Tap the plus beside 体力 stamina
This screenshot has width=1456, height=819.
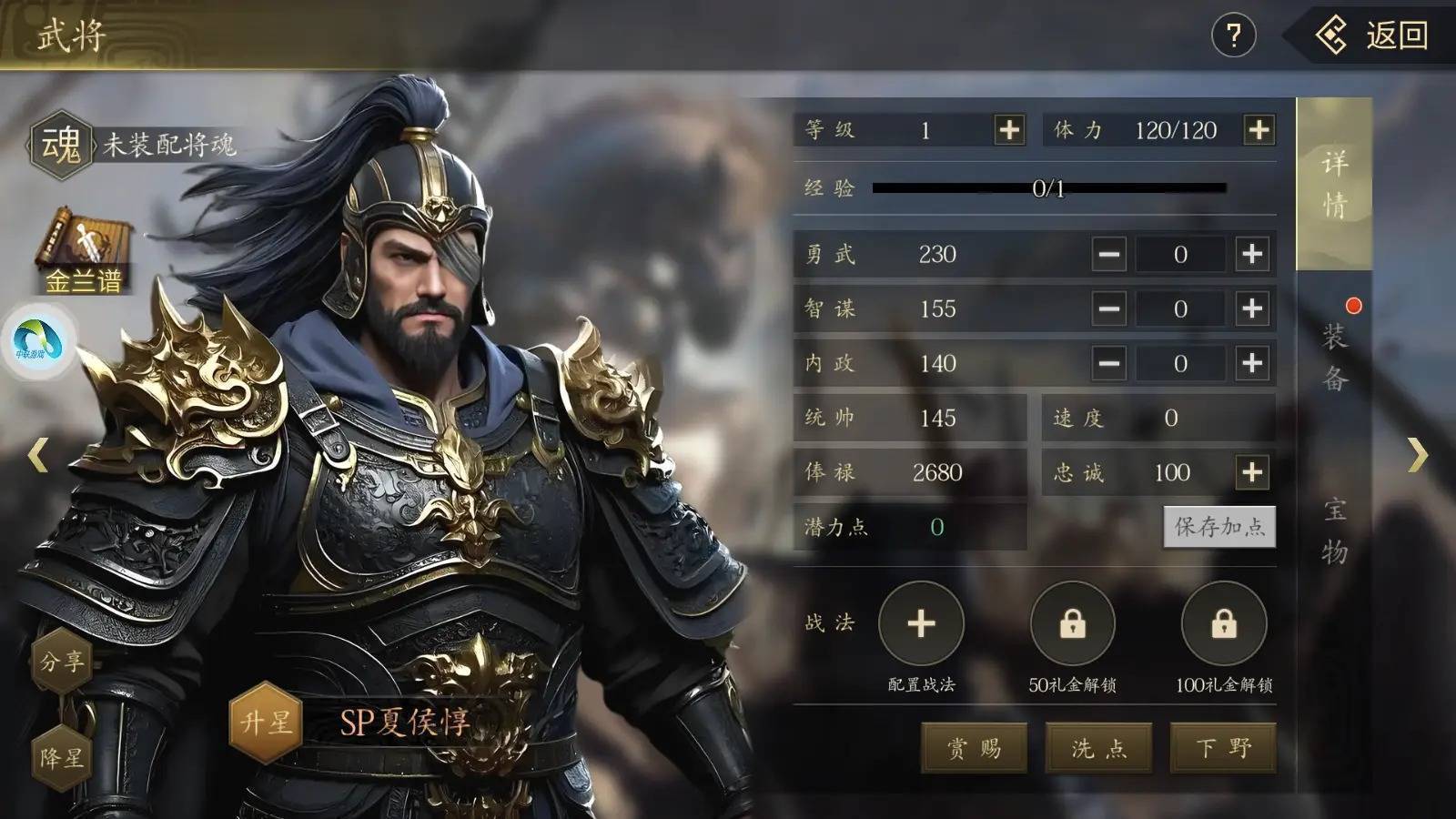pyautogui.click(x=1260, y=130)
